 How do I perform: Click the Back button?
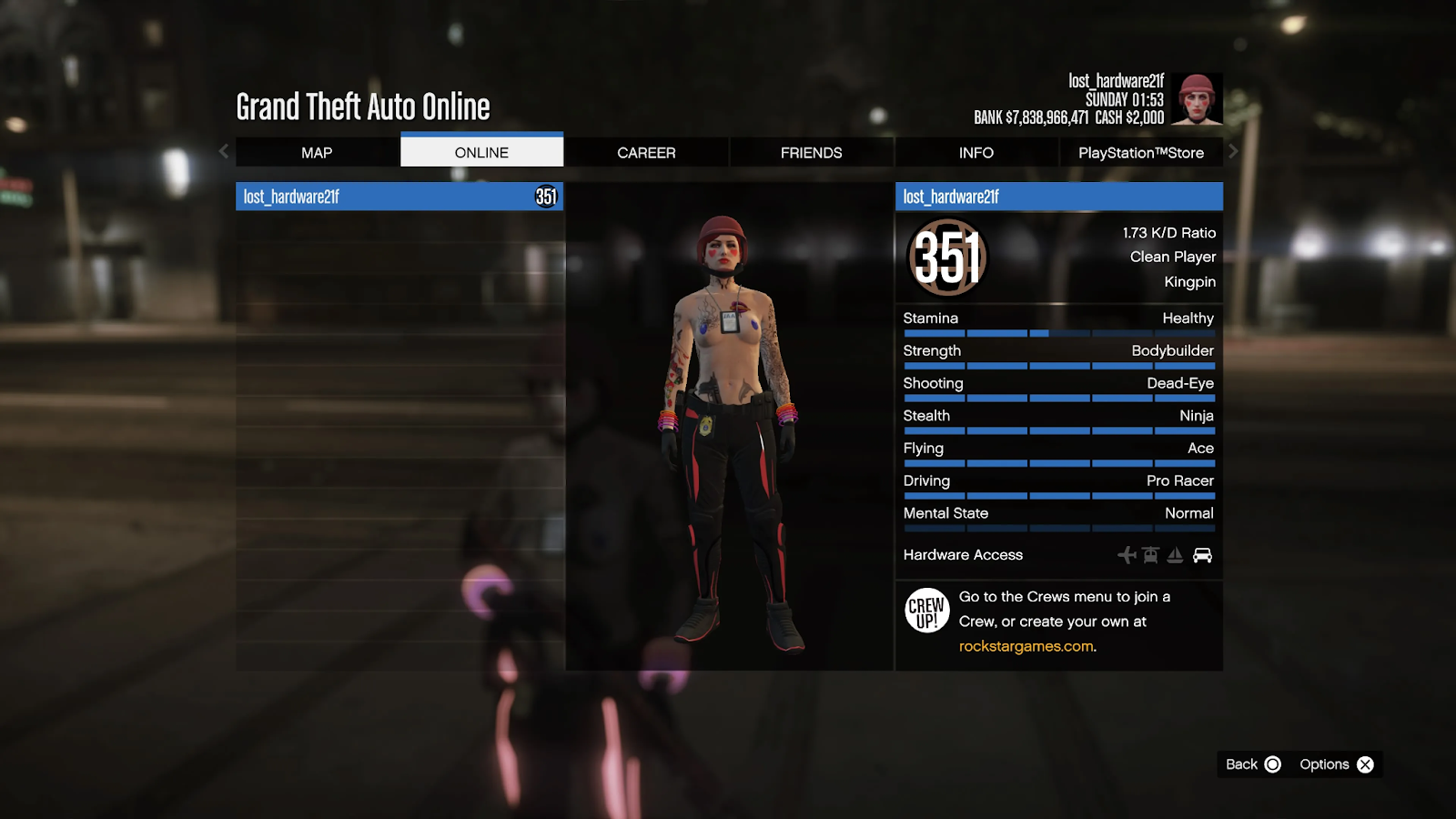(1253, 764)
